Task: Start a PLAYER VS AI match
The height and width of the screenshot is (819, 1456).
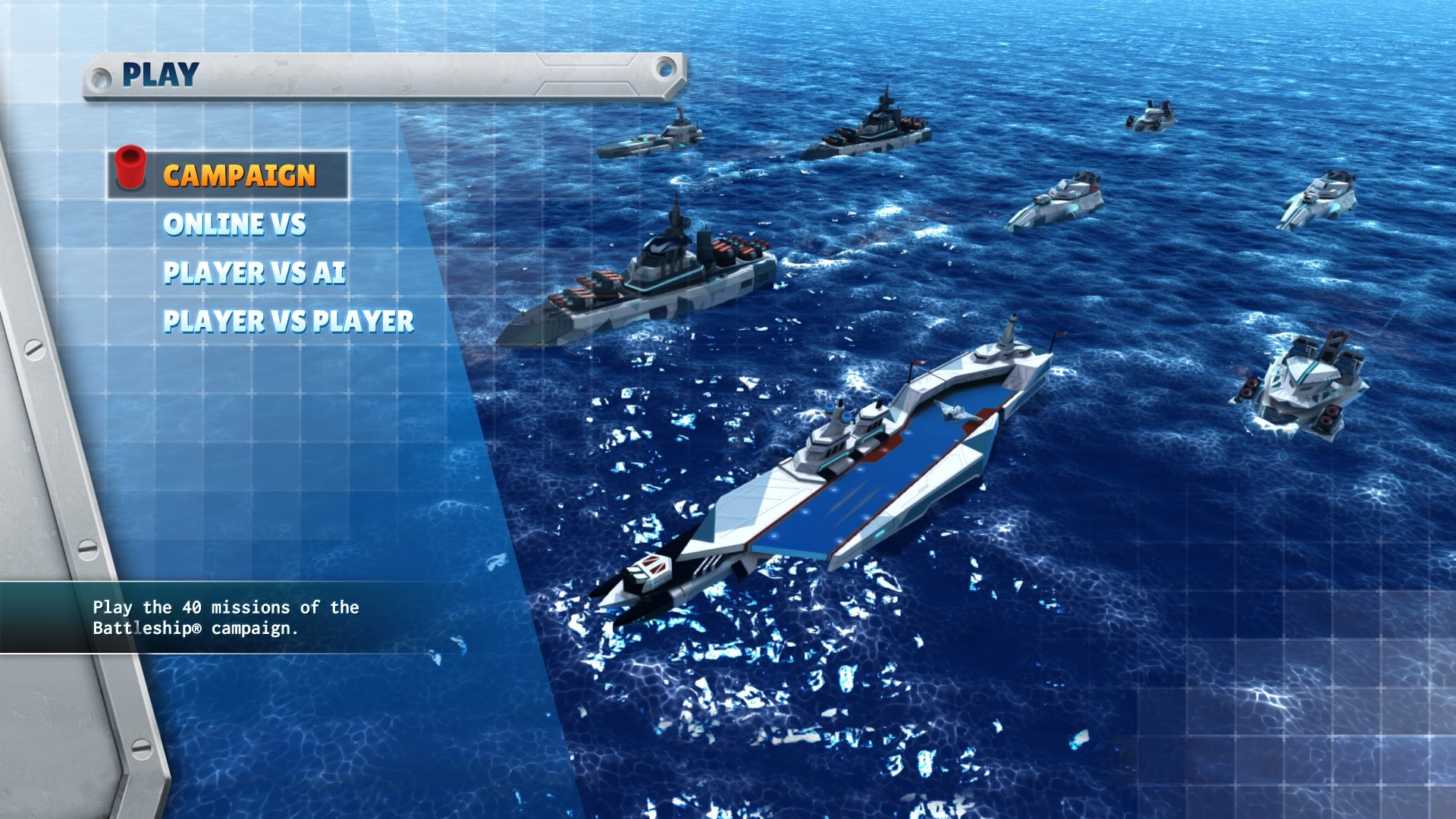Action: pos(256,273)
